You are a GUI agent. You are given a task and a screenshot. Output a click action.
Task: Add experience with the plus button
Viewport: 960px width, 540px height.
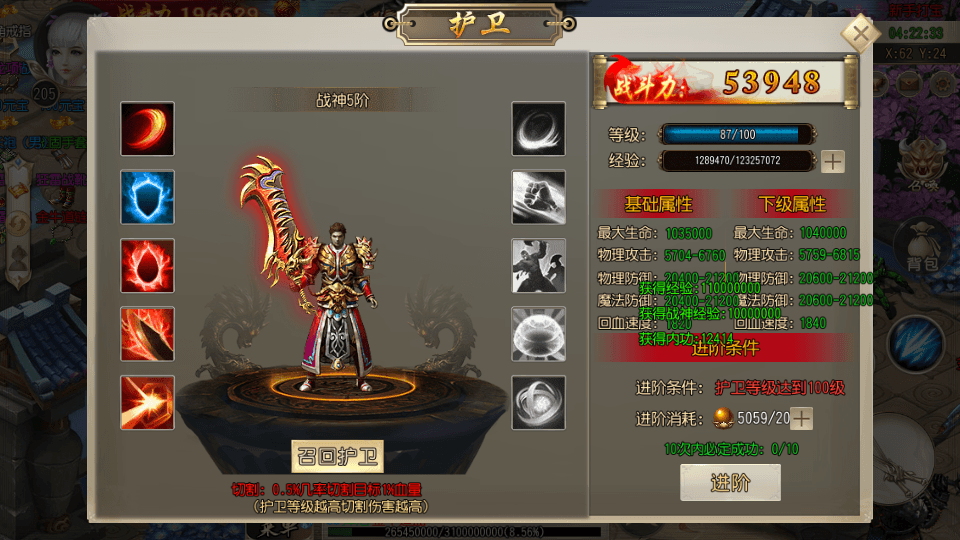pos(832,161)
